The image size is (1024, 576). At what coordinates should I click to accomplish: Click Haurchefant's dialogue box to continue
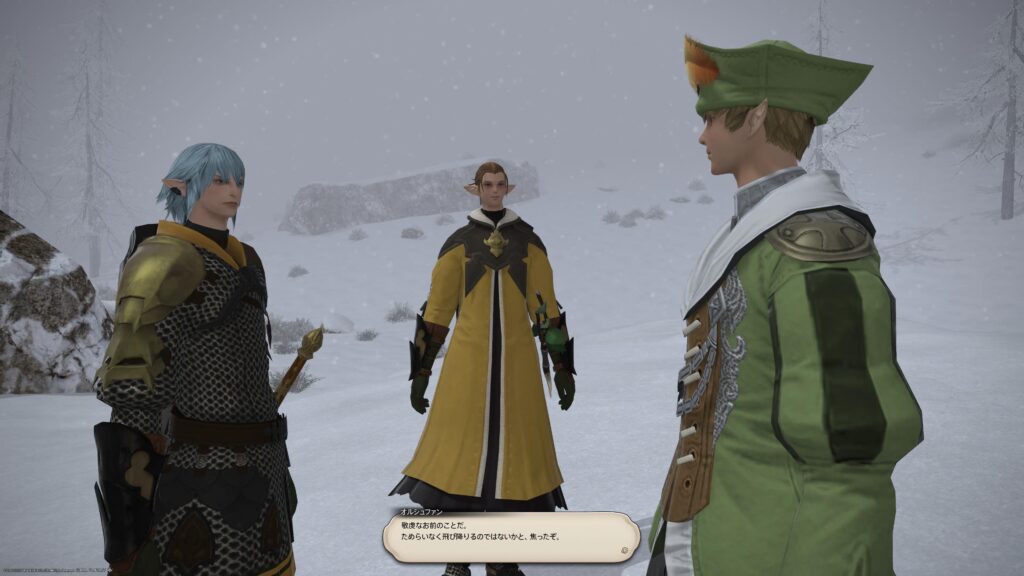click(x=510, y=537)
